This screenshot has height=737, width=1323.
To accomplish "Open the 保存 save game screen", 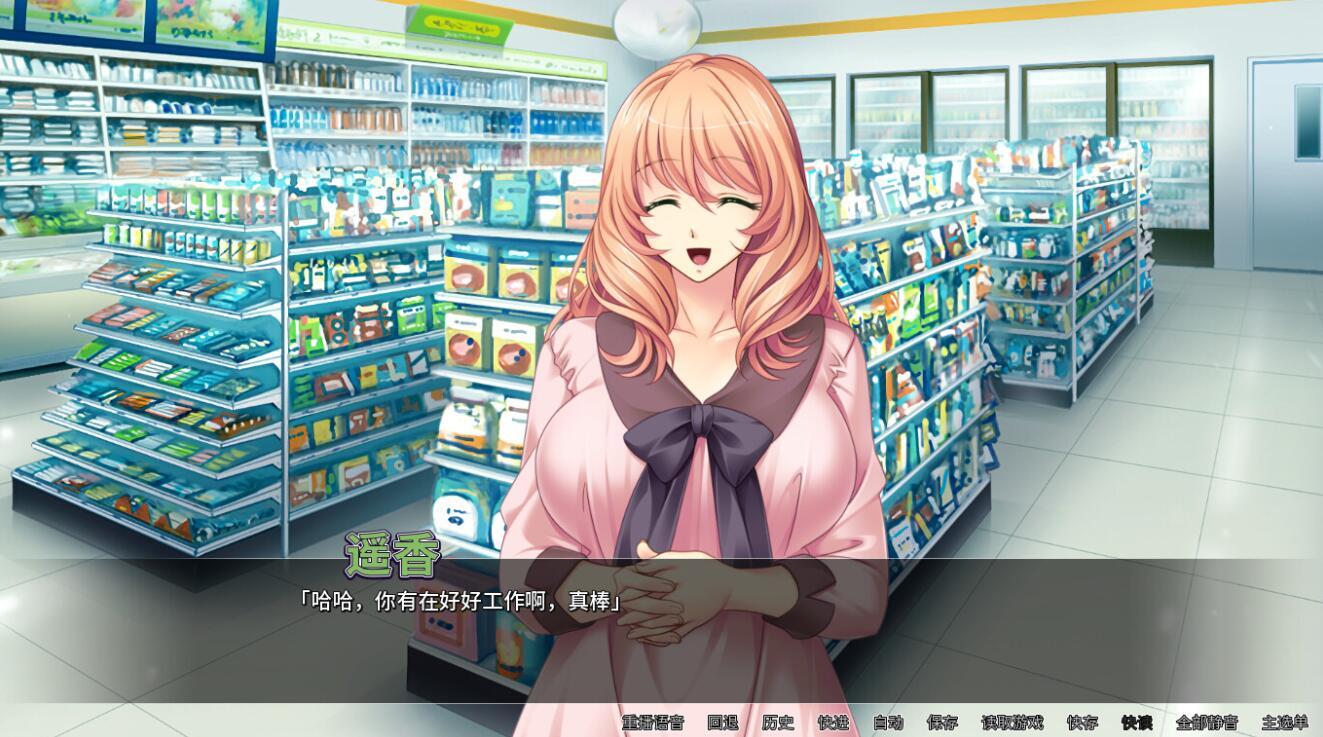I will 944,723.
